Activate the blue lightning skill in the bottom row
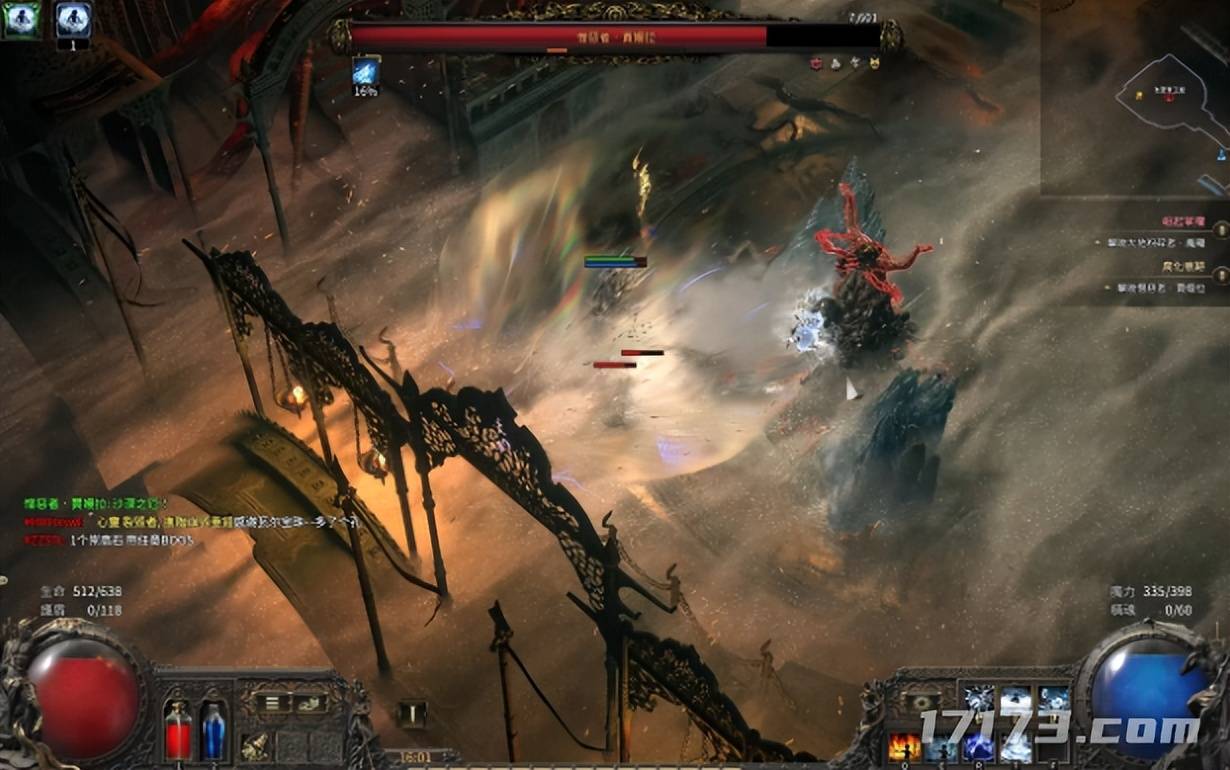This screenshot has height=770, width=1230. coord(978,747)
